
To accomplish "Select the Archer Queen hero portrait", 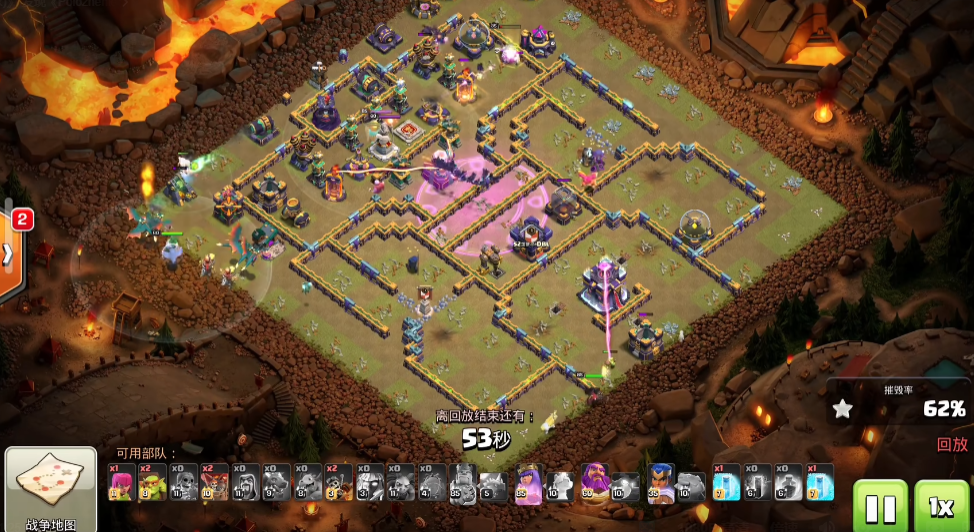I will click(528, 482).
